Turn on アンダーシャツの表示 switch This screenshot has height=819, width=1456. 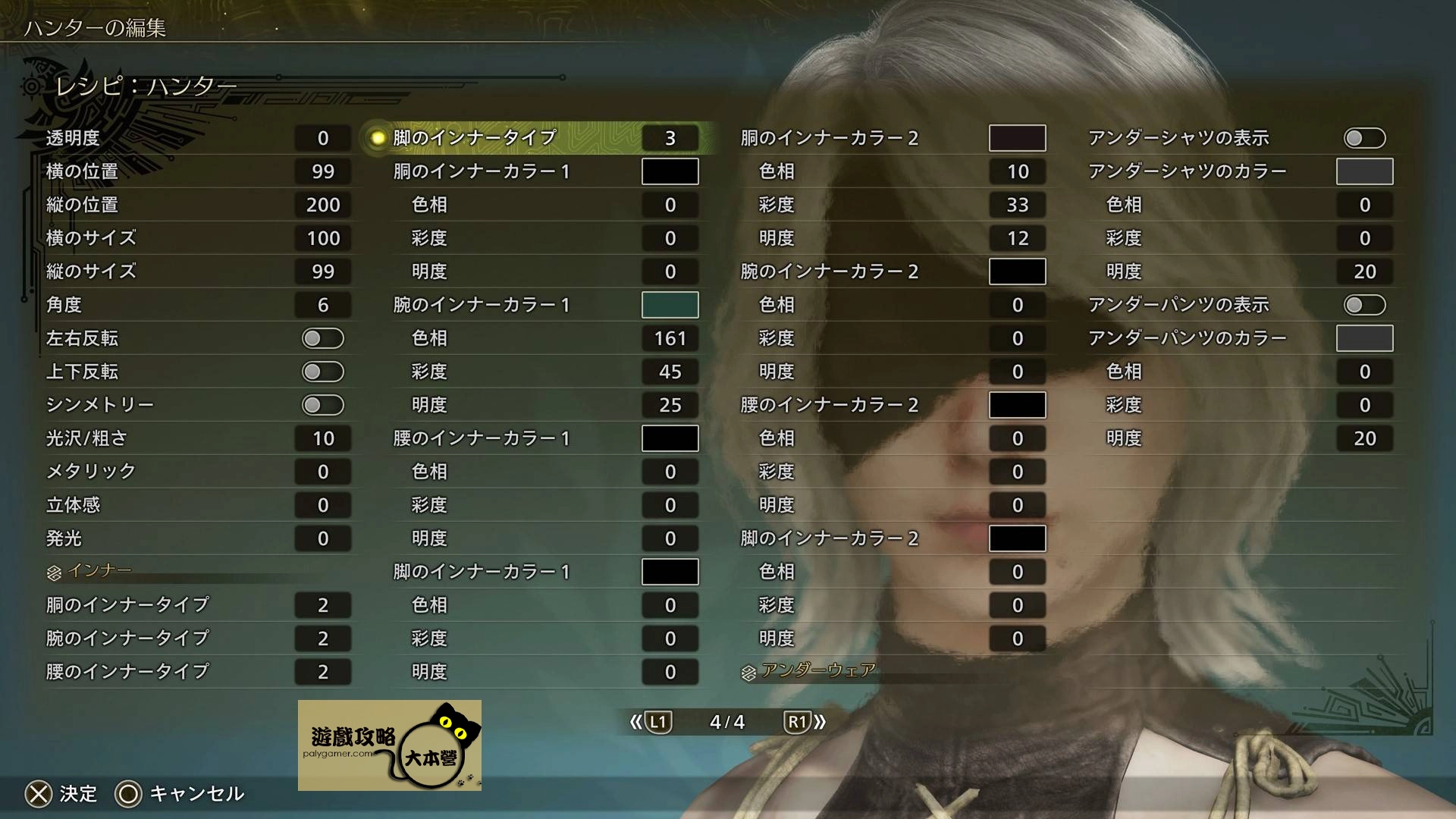(1363, 137)
